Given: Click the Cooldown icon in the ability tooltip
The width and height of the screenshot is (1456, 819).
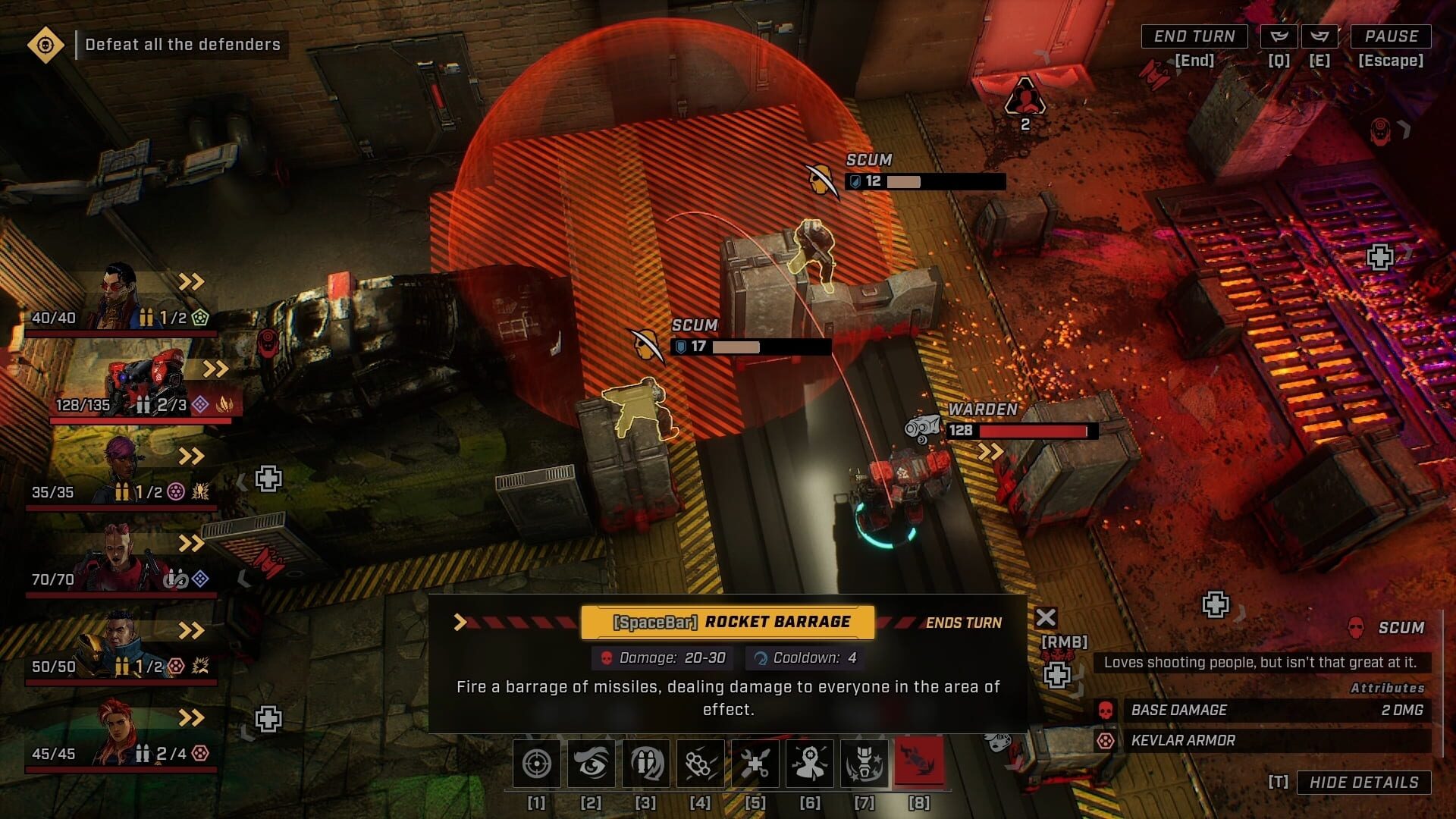Looking at the screenshot, I should pyautogui.click(x=760, y=658).
